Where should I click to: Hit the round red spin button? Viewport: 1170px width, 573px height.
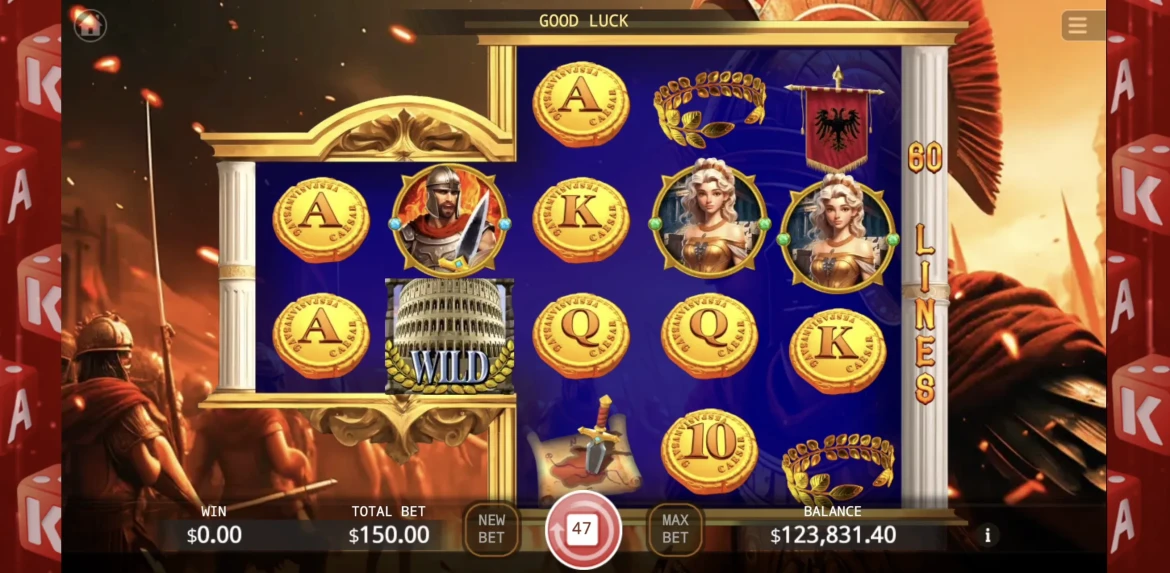583,529
